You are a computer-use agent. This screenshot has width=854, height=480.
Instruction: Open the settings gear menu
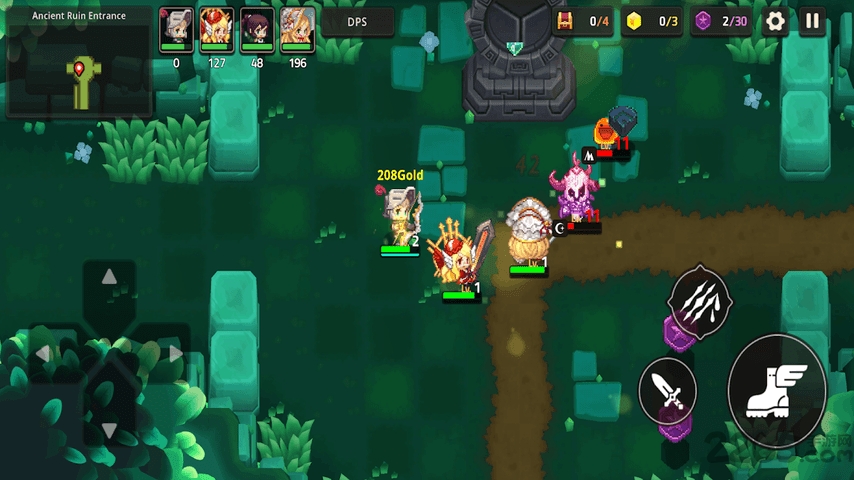tap(775, 21)
